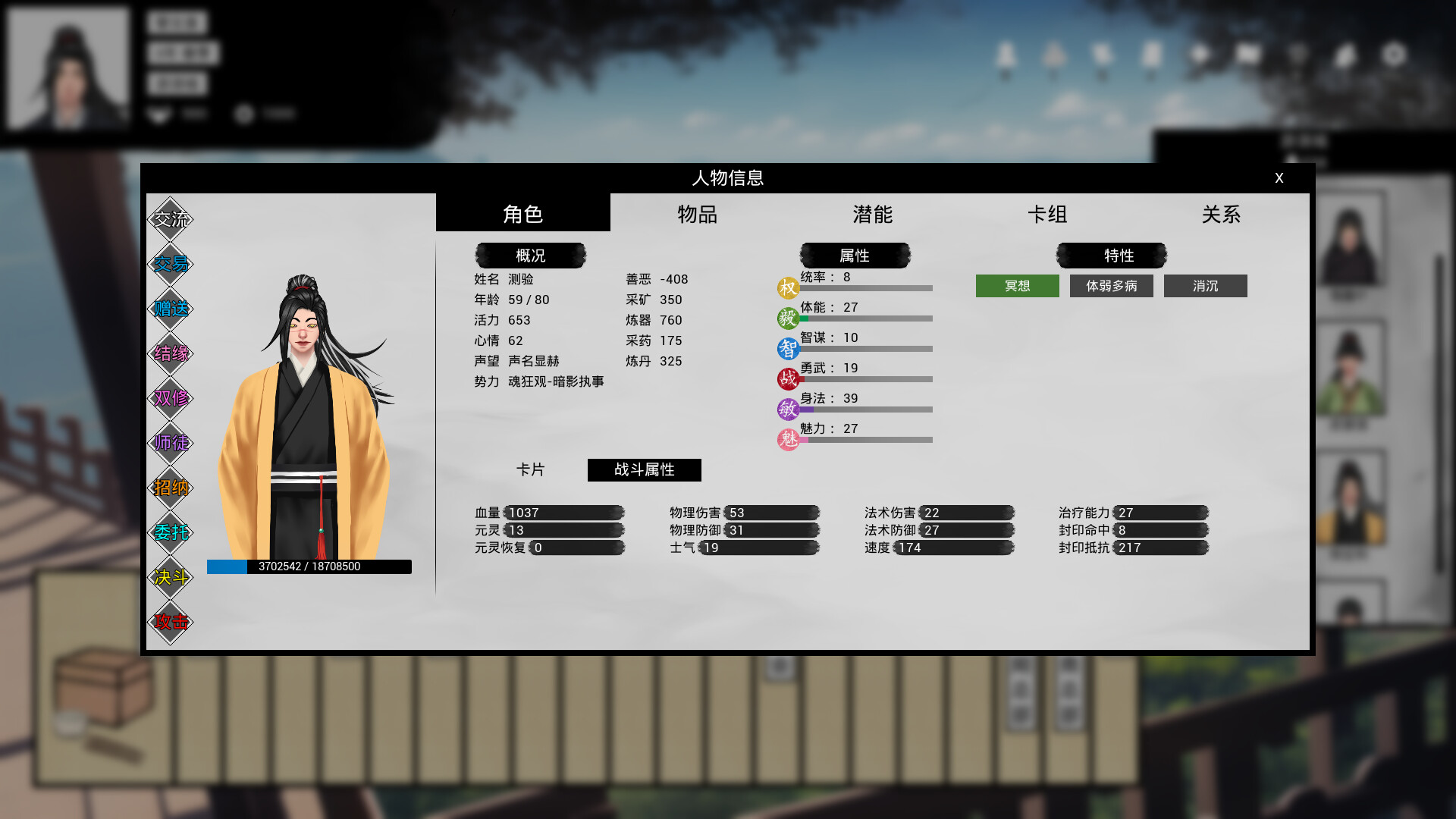Expand the 属性 attribute section header
This screenshot has width=1456, height=819.
[855, 255]
